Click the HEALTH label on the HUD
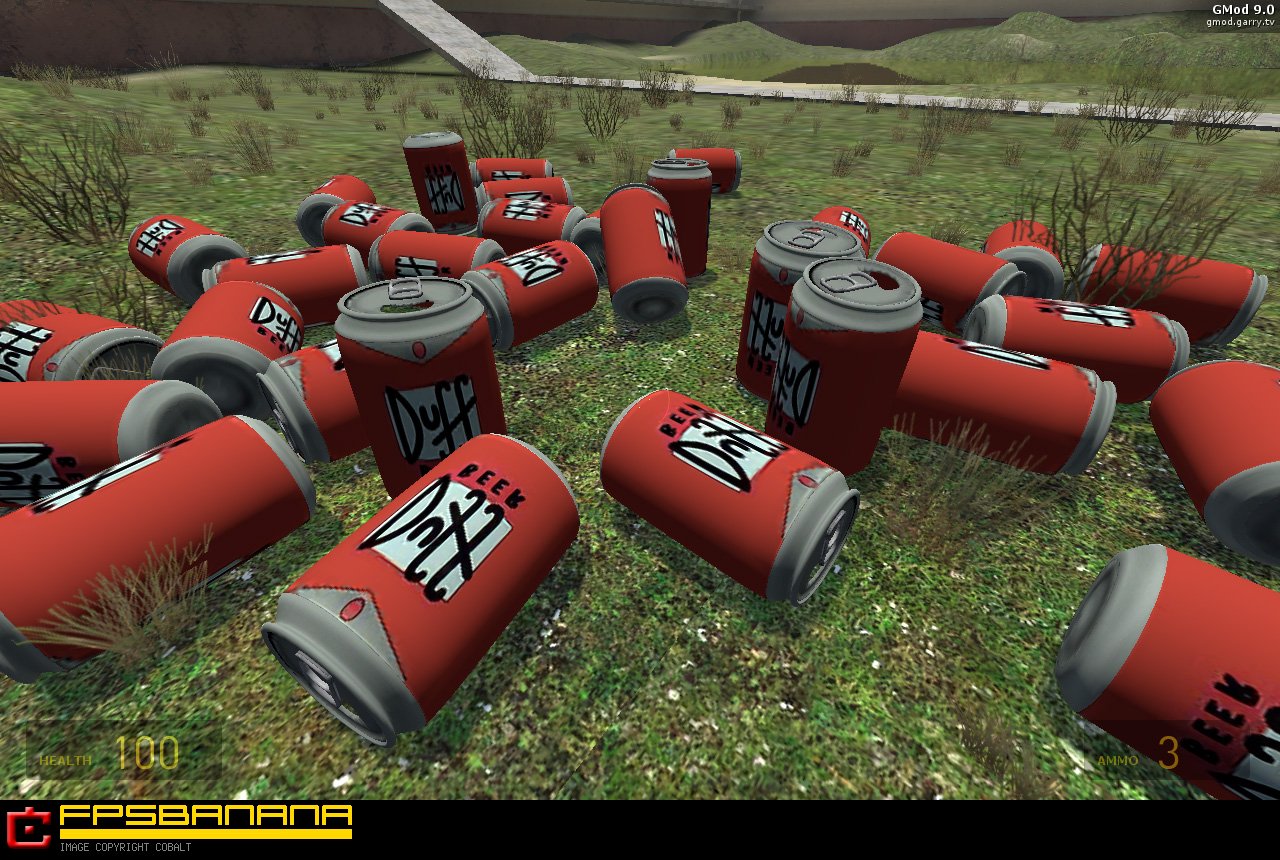The height and width of the screenshot is (860, 1280). tap(63, 760)
